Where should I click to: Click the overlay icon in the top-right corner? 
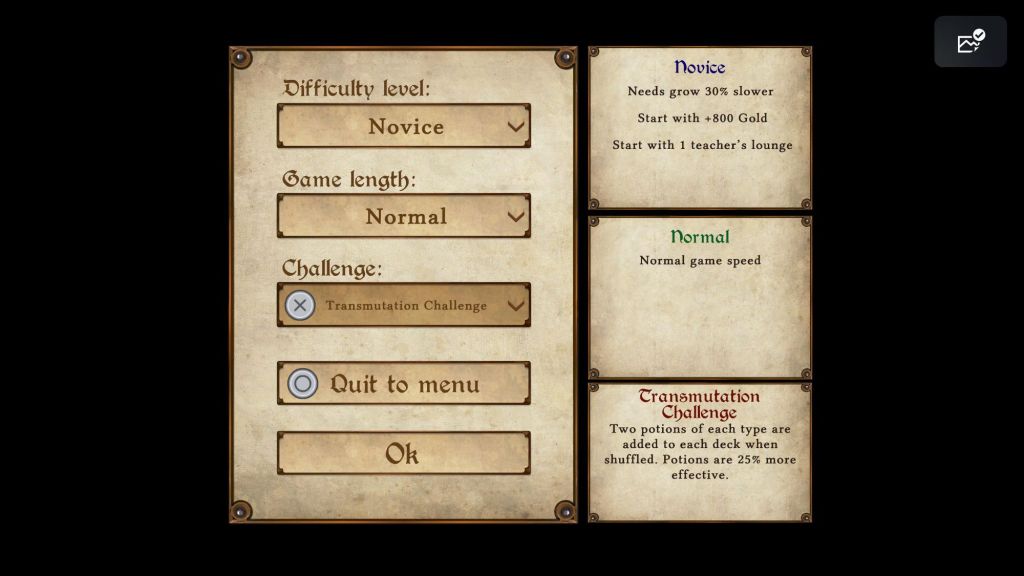click(x=970, y=42)
